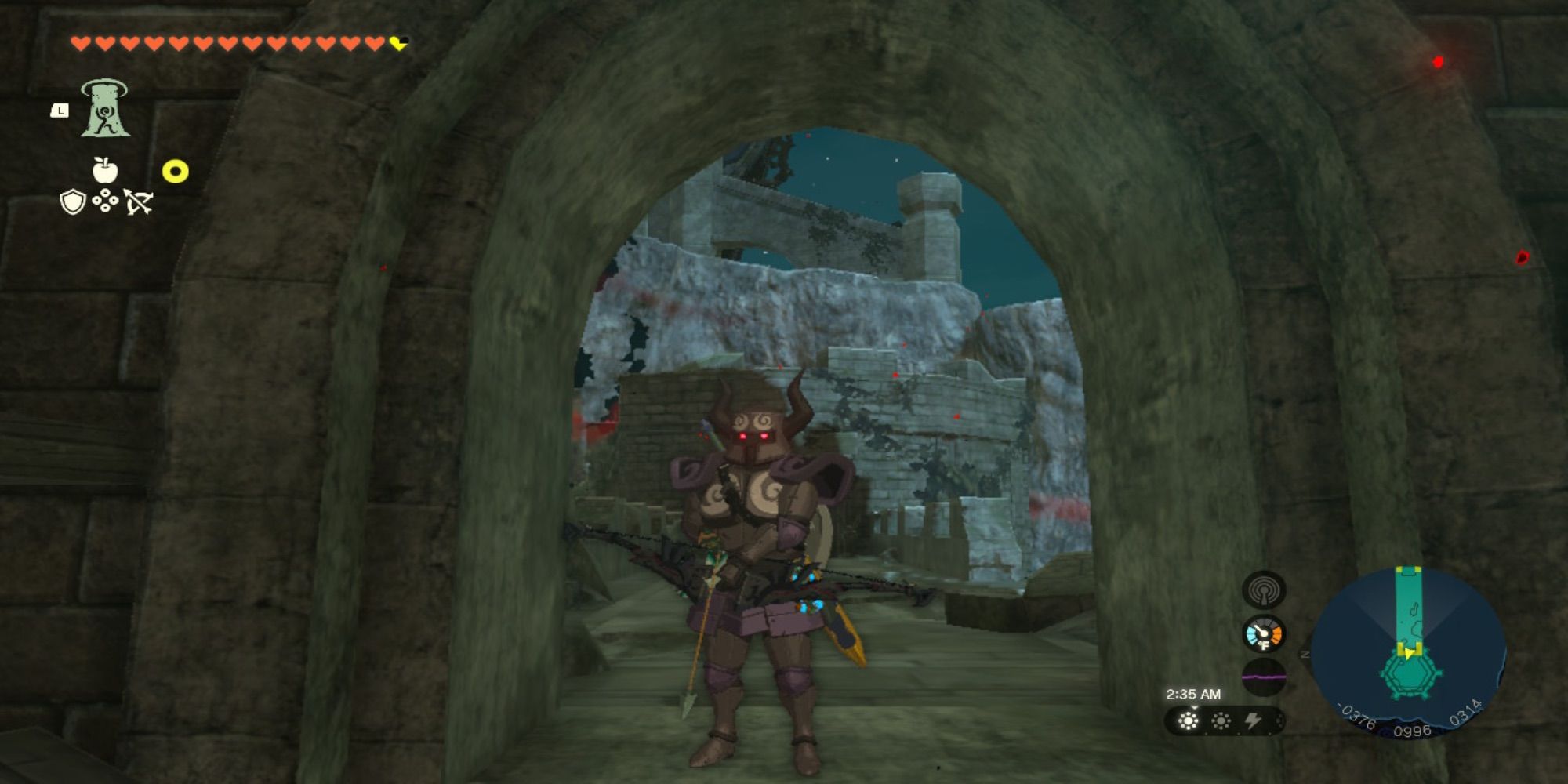This screenshot has height=784, width=1568.
Task: Expand the caret above the weather bar
Action: tap(1193, 707)
